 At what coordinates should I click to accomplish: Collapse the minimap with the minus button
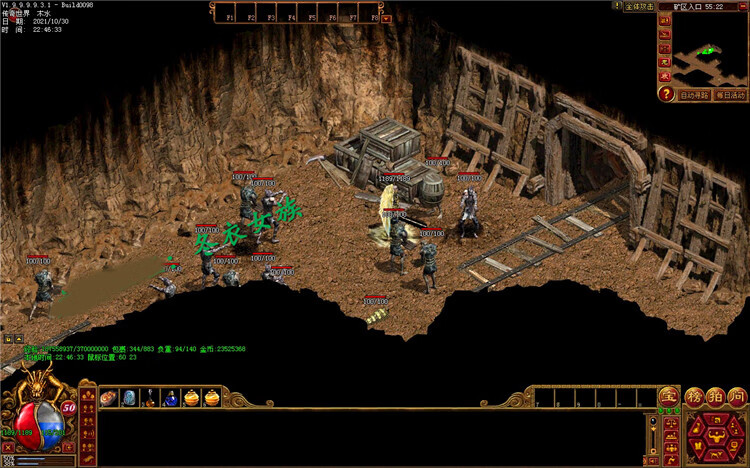pyautogui.click(x=741, y=6)
